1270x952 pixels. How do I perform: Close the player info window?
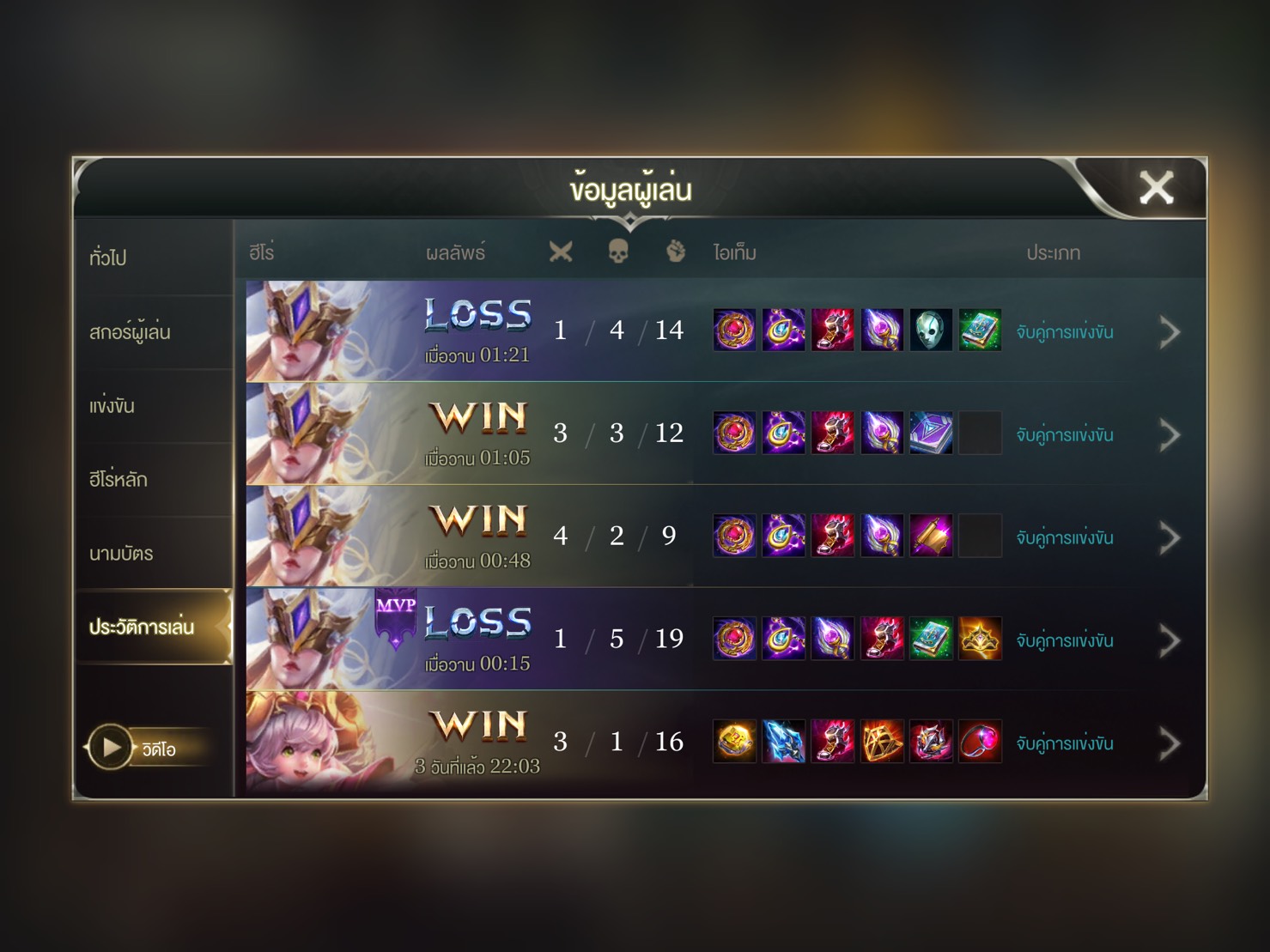[x=1155, y=187]
